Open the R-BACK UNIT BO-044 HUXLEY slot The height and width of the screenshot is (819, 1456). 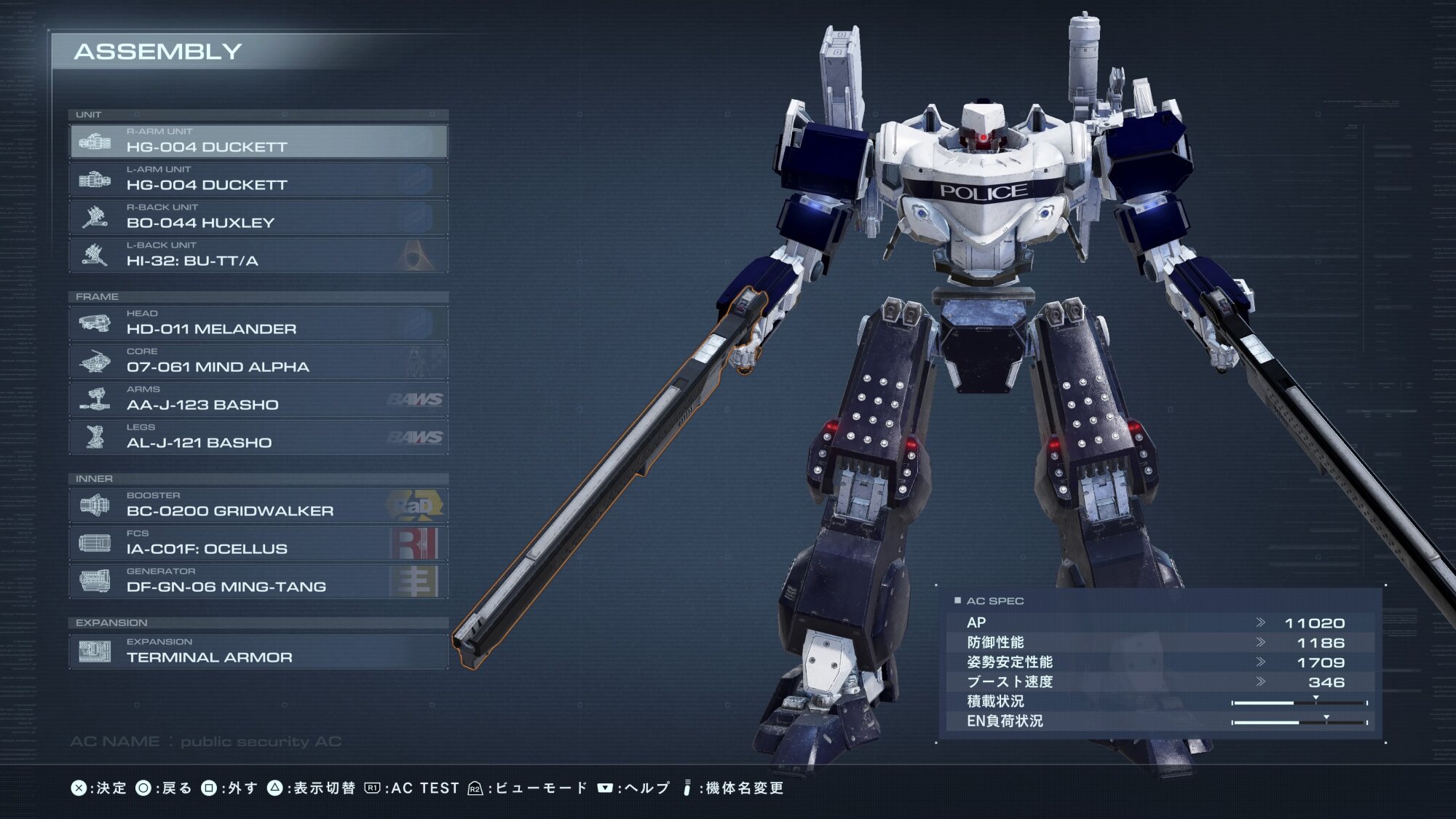pyautogui.click(x=258, y=217)
